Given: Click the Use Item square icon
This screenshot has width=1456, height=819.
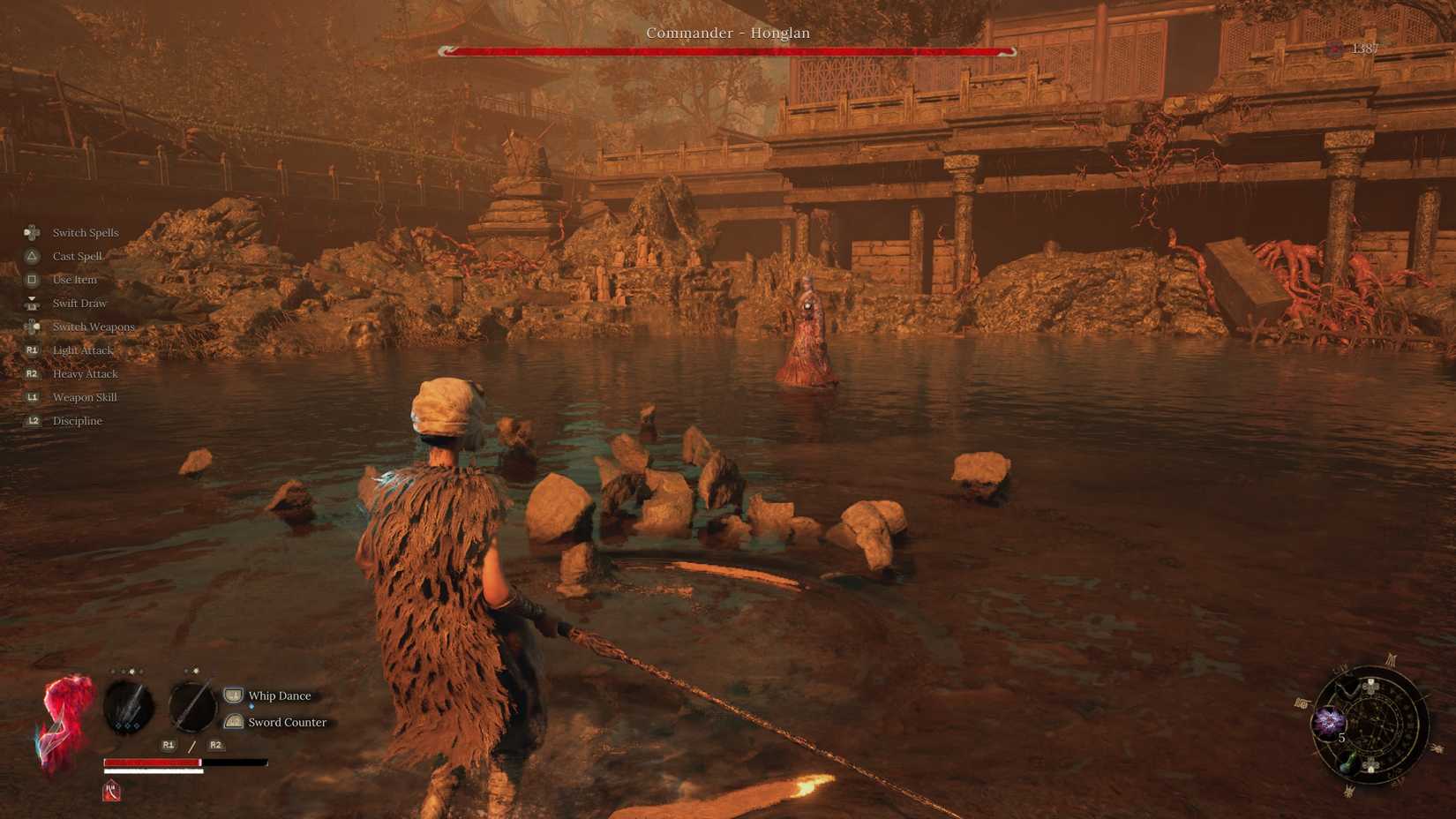Looking at the screenshot, I should point(32,280).
